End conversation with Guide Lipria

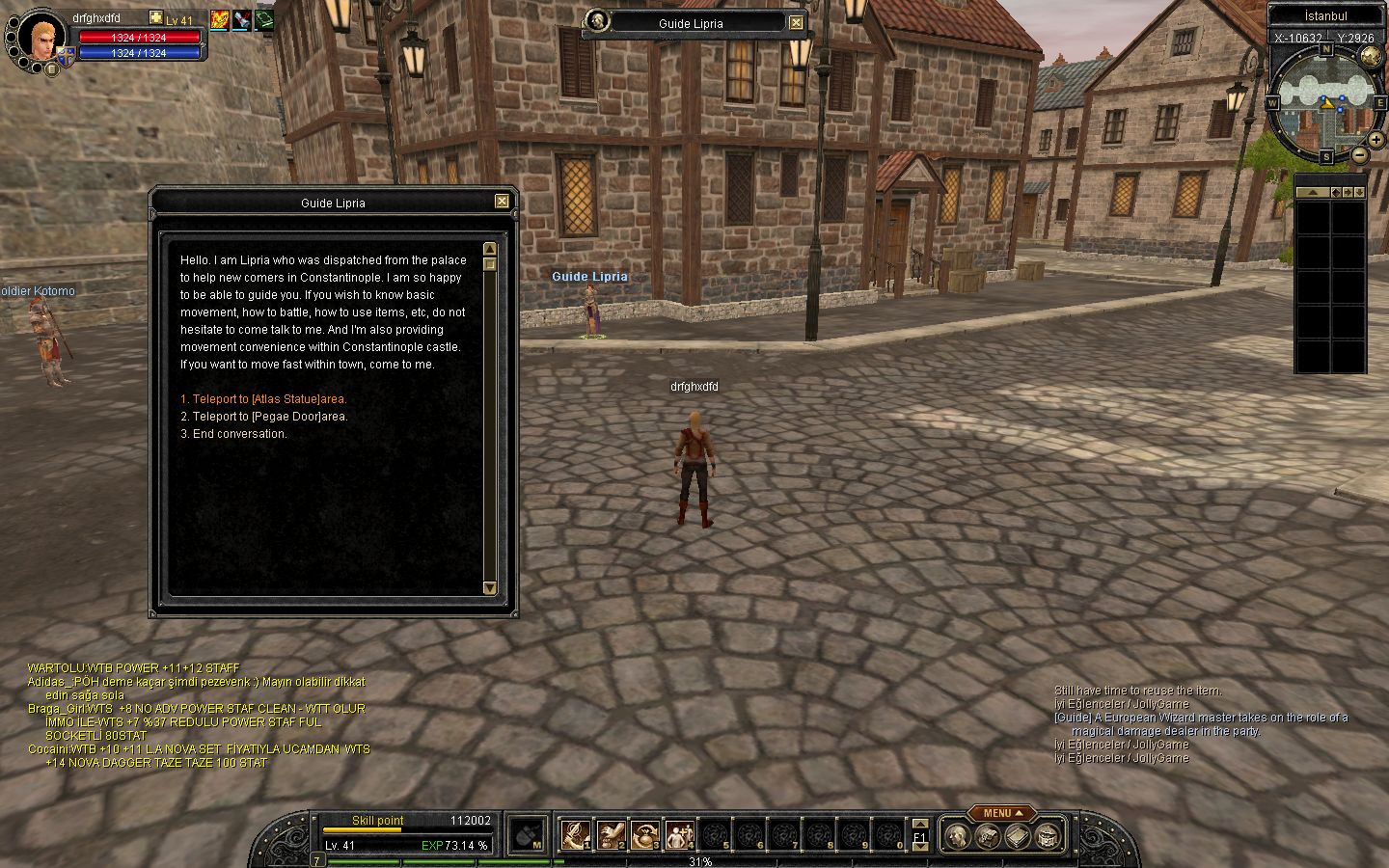233,434
